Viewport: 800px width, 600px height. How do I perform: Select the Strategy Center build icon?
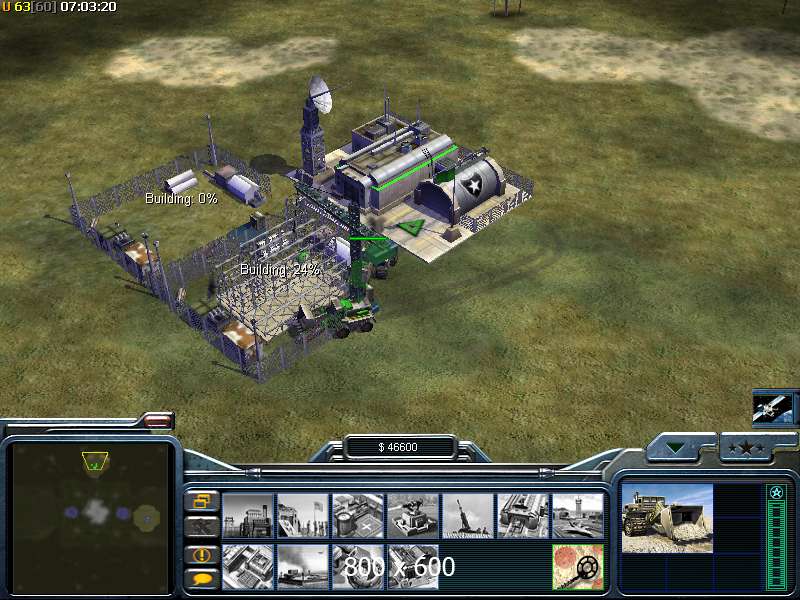point(247,566)
